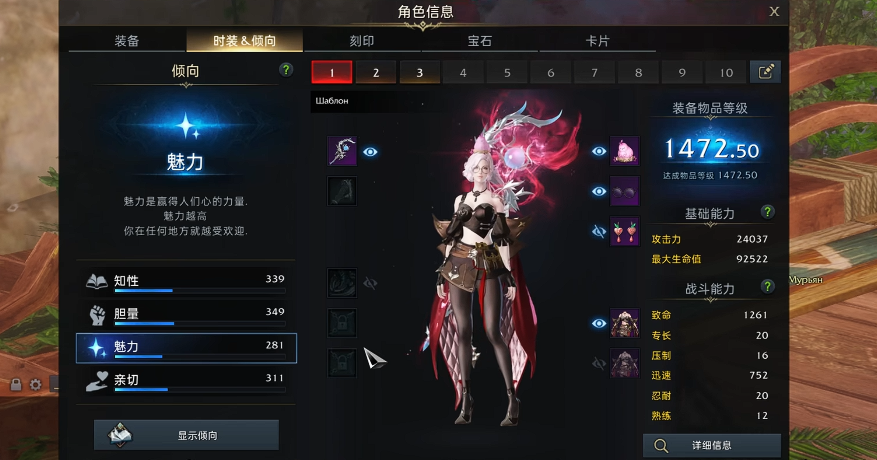The height and width of the screenshot is (460, 877).
Task: Open 详细信息 detailed stats
Action: coord(711,446)
